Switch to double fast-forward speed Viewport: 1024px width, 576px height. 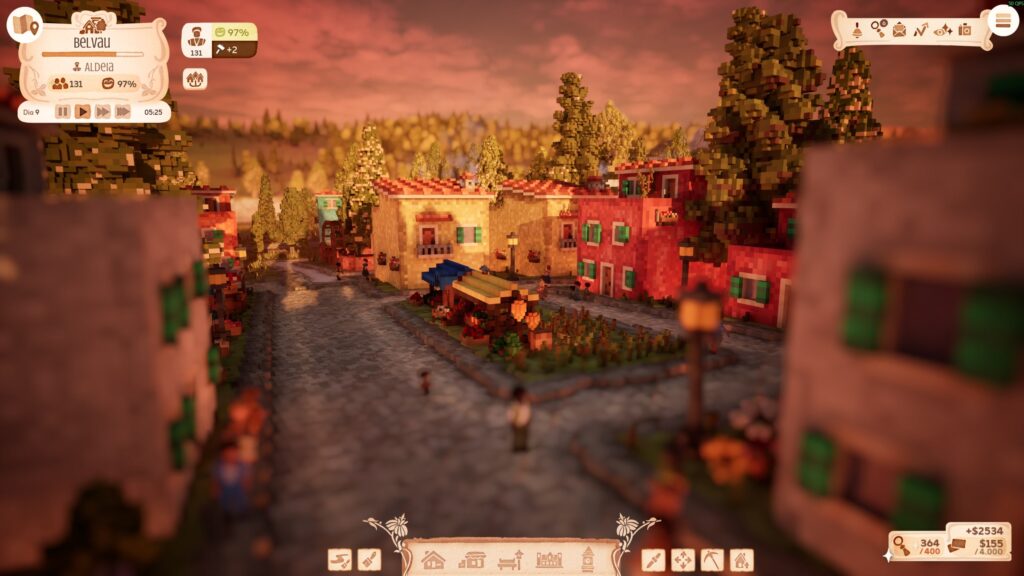tap(102, 112)
